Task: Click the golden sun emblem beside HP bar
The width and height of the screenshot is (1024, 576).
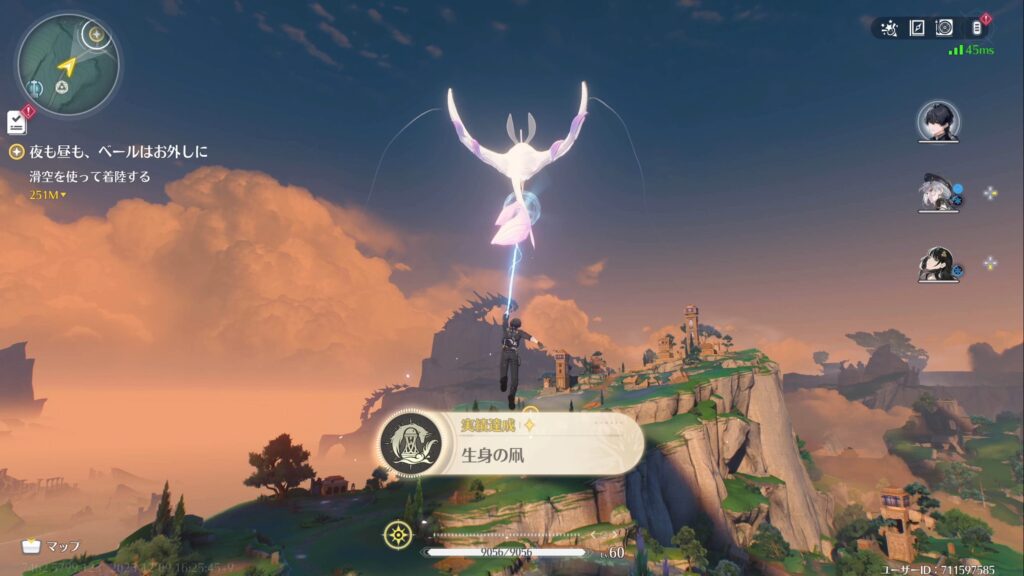Action: pyautogui.click(x=398, y=535)
